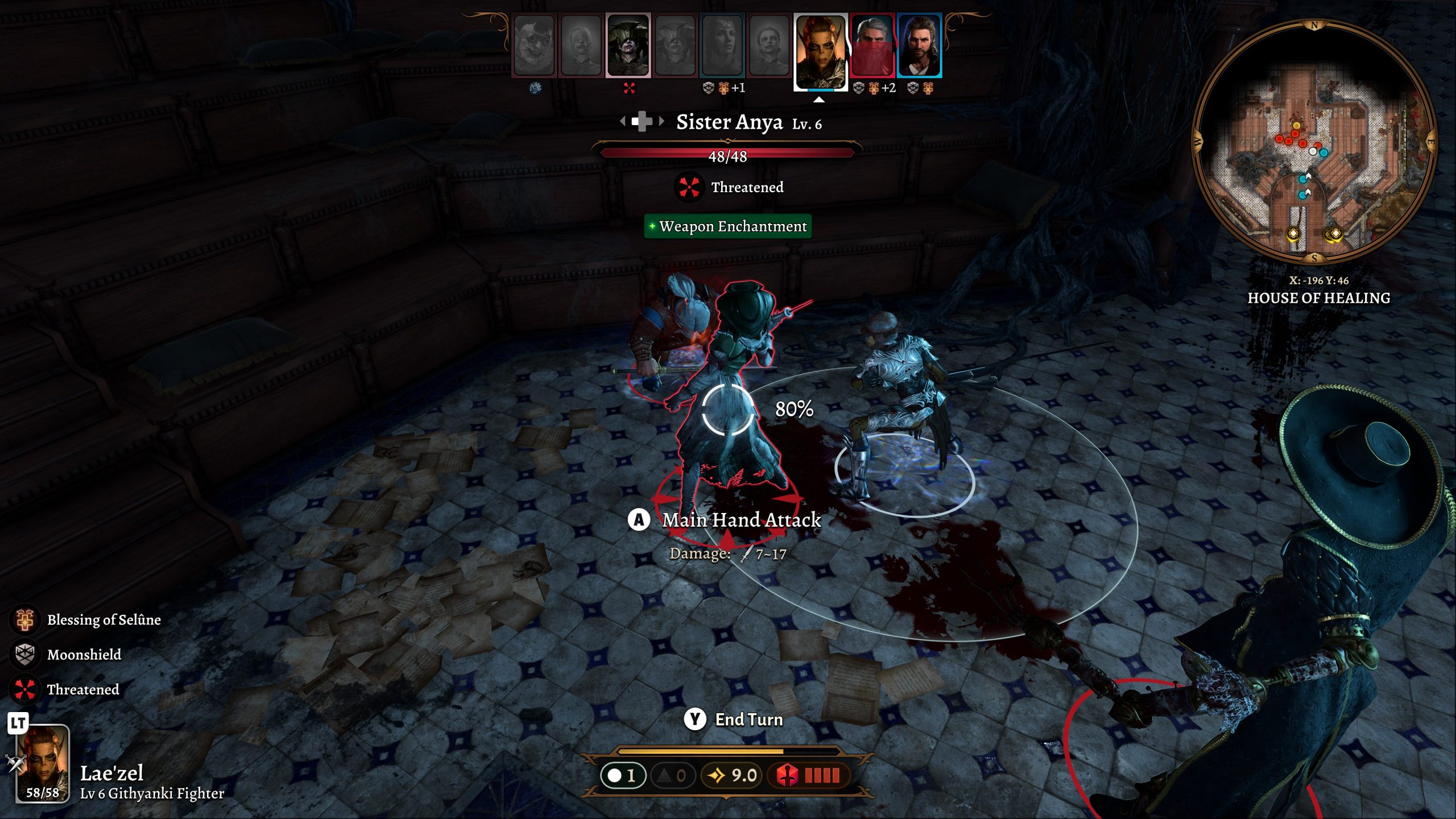Choose Gale's blue-framed turn-order portrait

tap(919, 45)
